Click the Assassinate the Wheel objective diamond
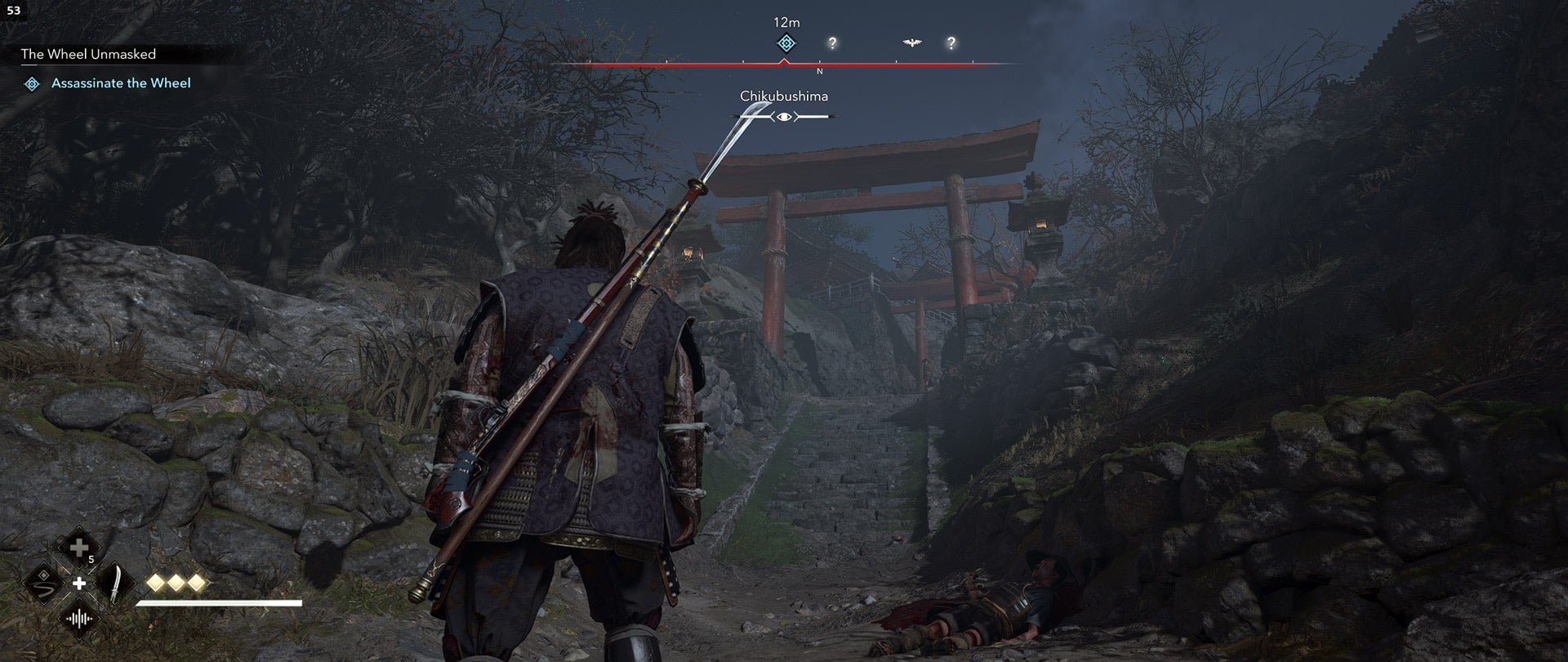 click(x=33, y=83)
